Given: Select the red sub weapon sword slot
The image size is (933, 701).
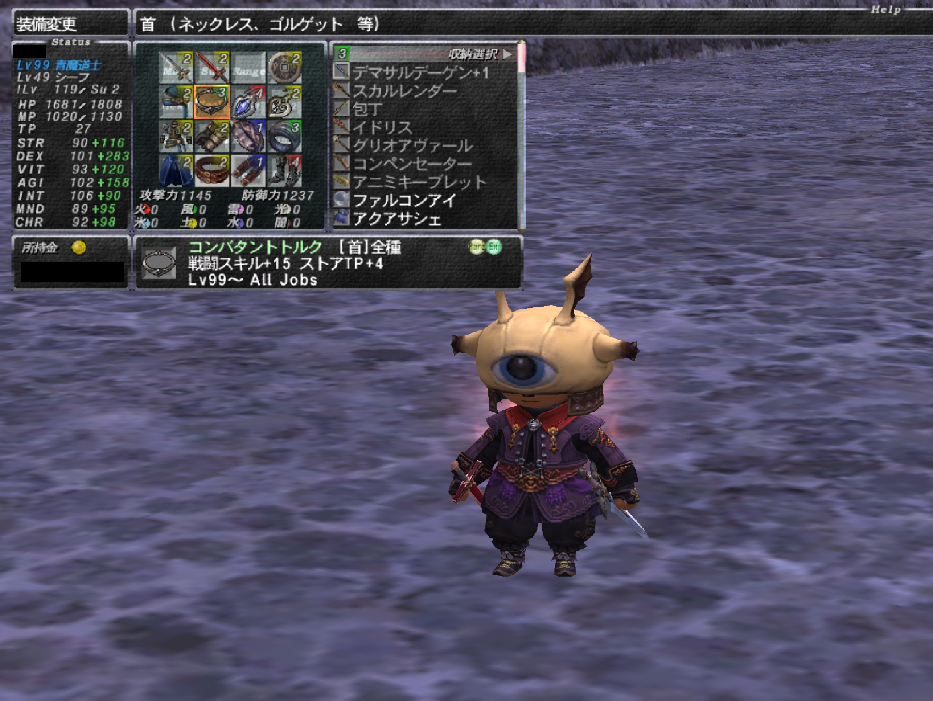Looking at the screenshot, I should [212, 68].
